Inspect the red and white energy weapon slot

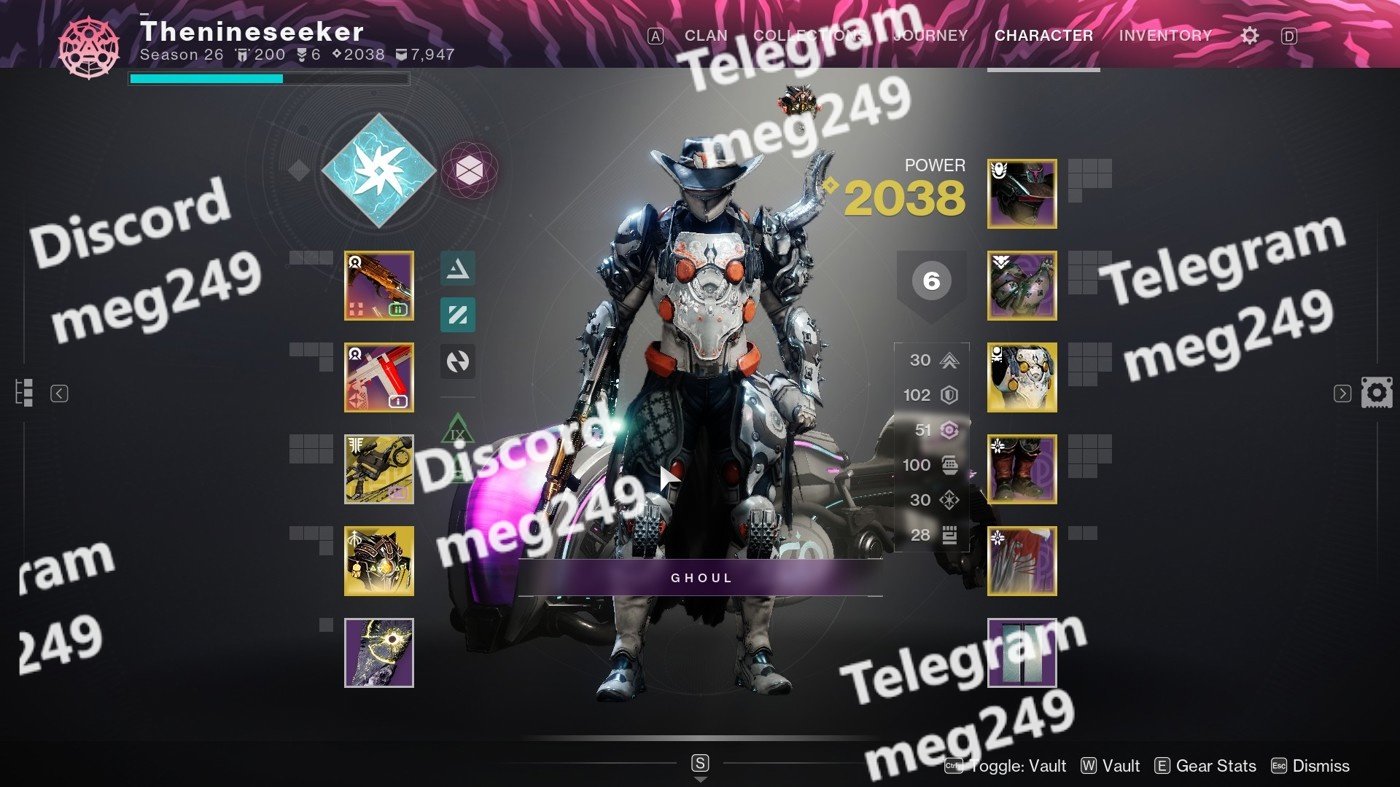click(x=379, y=378)
